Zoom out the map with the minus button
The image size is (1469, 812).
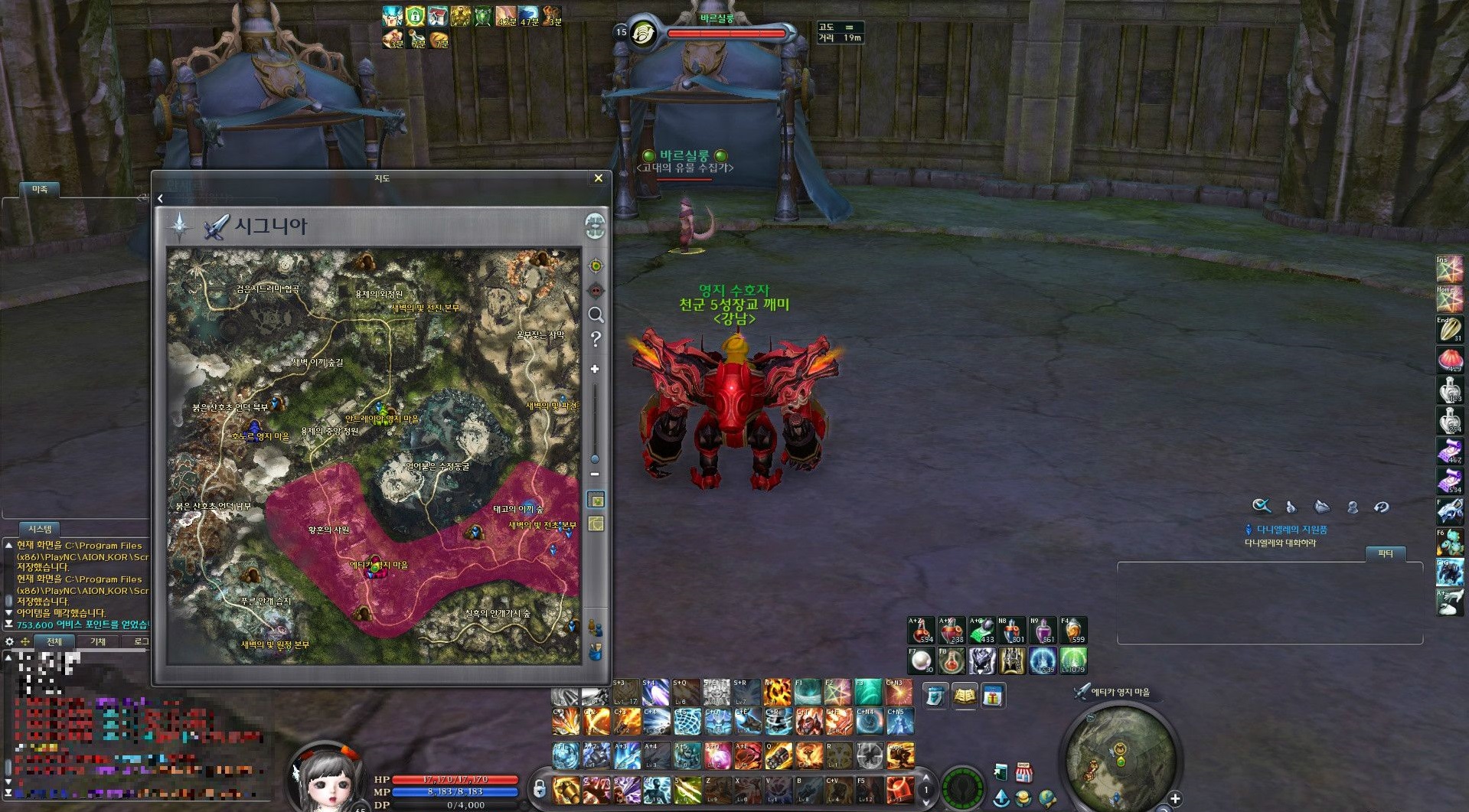tap(595, 474)
